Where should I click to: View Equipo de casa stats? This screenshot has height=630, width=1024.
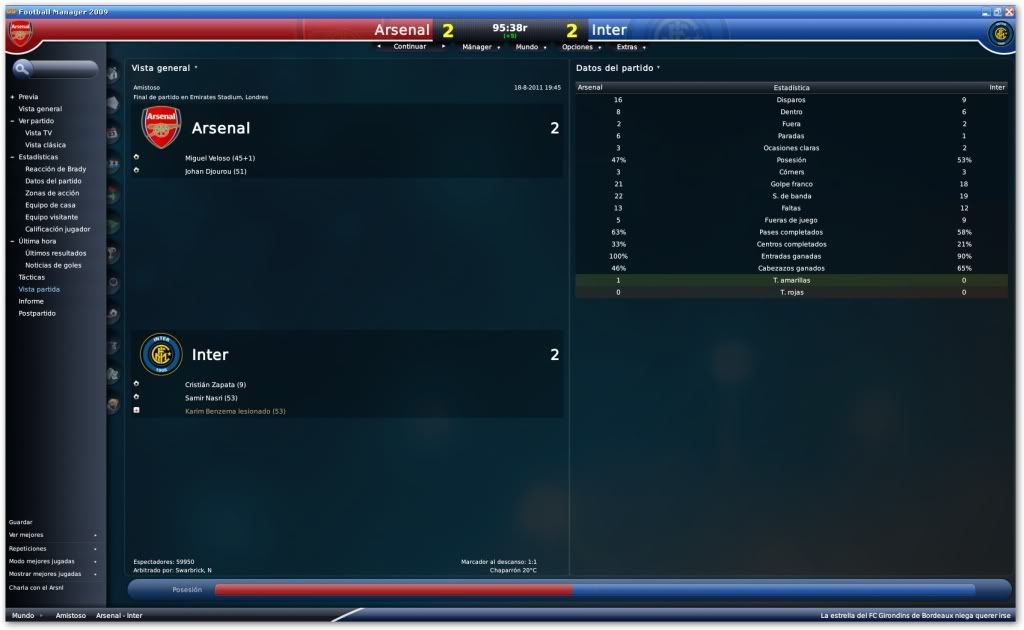click(x=49, y=205)
